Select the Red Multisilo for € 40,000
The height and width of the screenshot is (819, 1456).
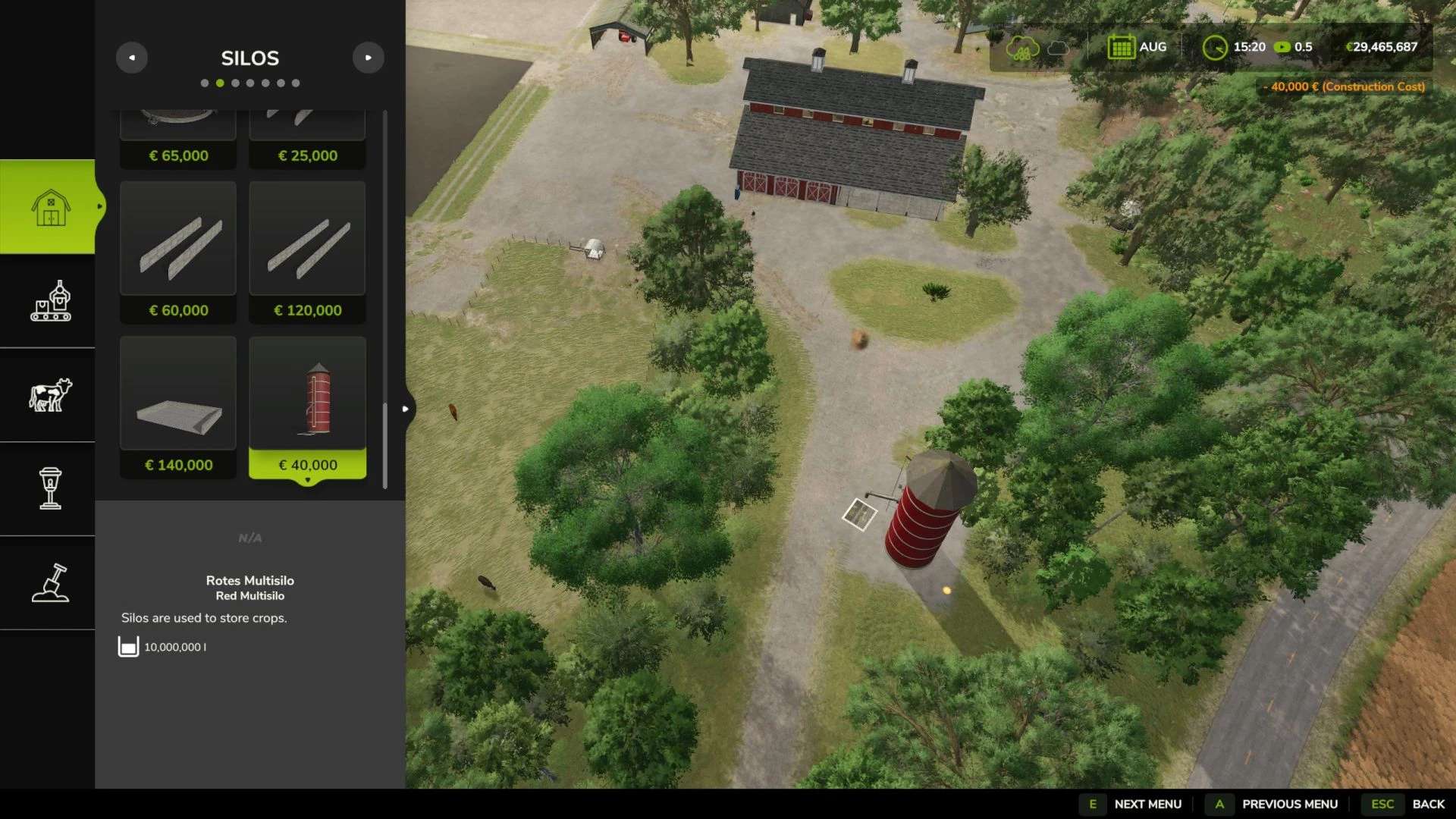(307, 406)
